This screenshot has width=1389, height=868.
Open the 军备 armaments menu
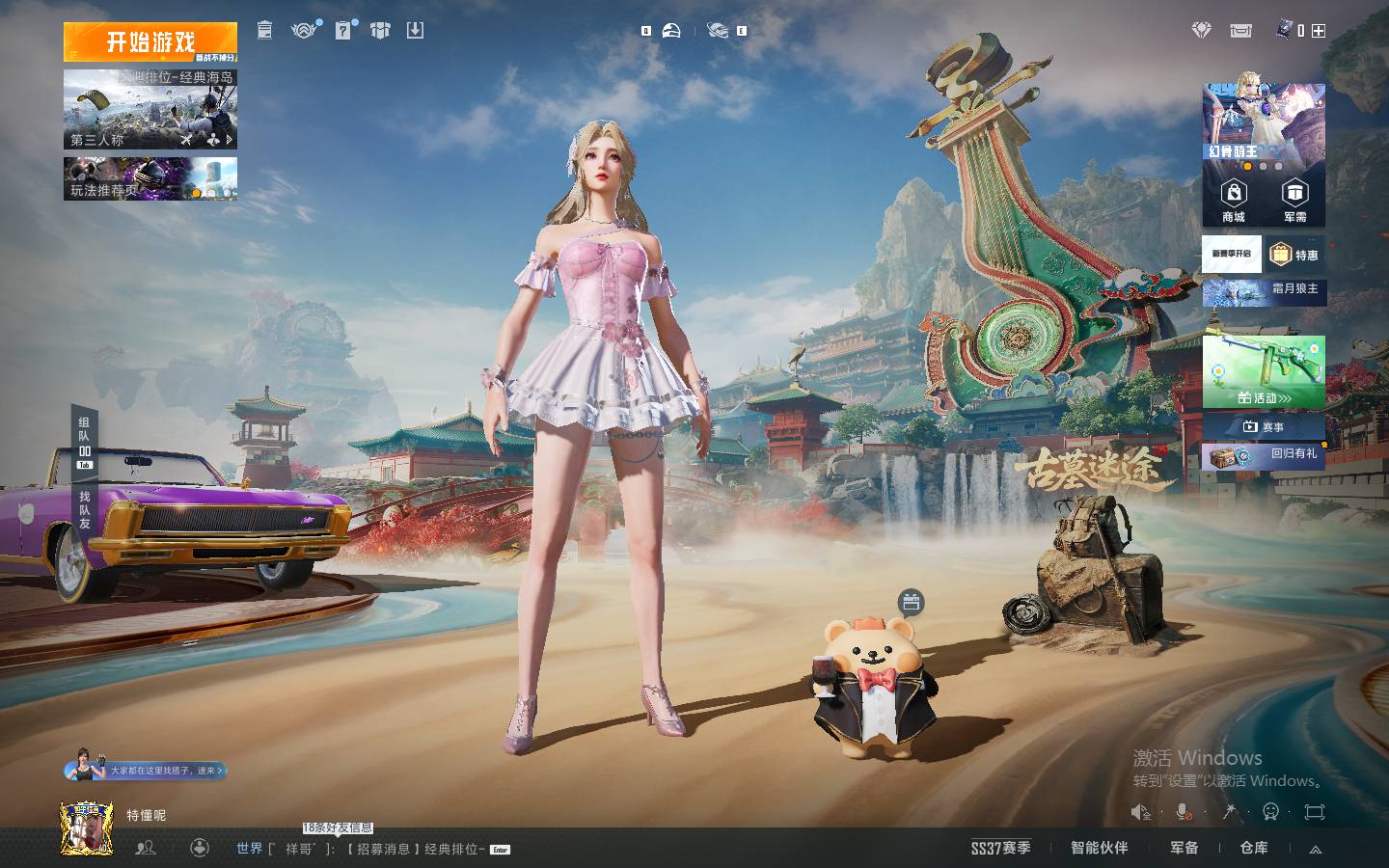(x=1184, y=848)
